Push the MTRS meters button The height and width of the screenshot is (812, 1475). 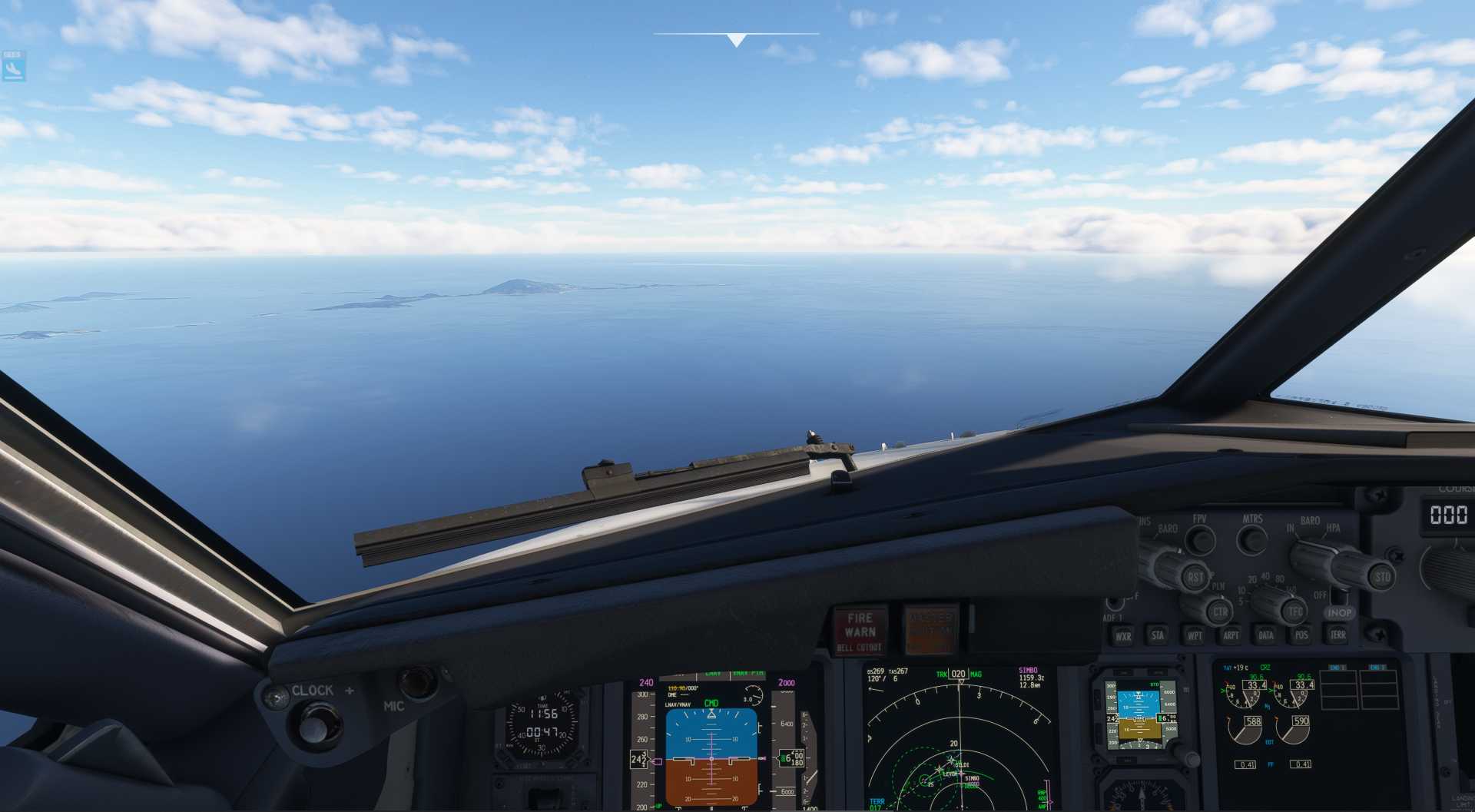pos(1252,540)
